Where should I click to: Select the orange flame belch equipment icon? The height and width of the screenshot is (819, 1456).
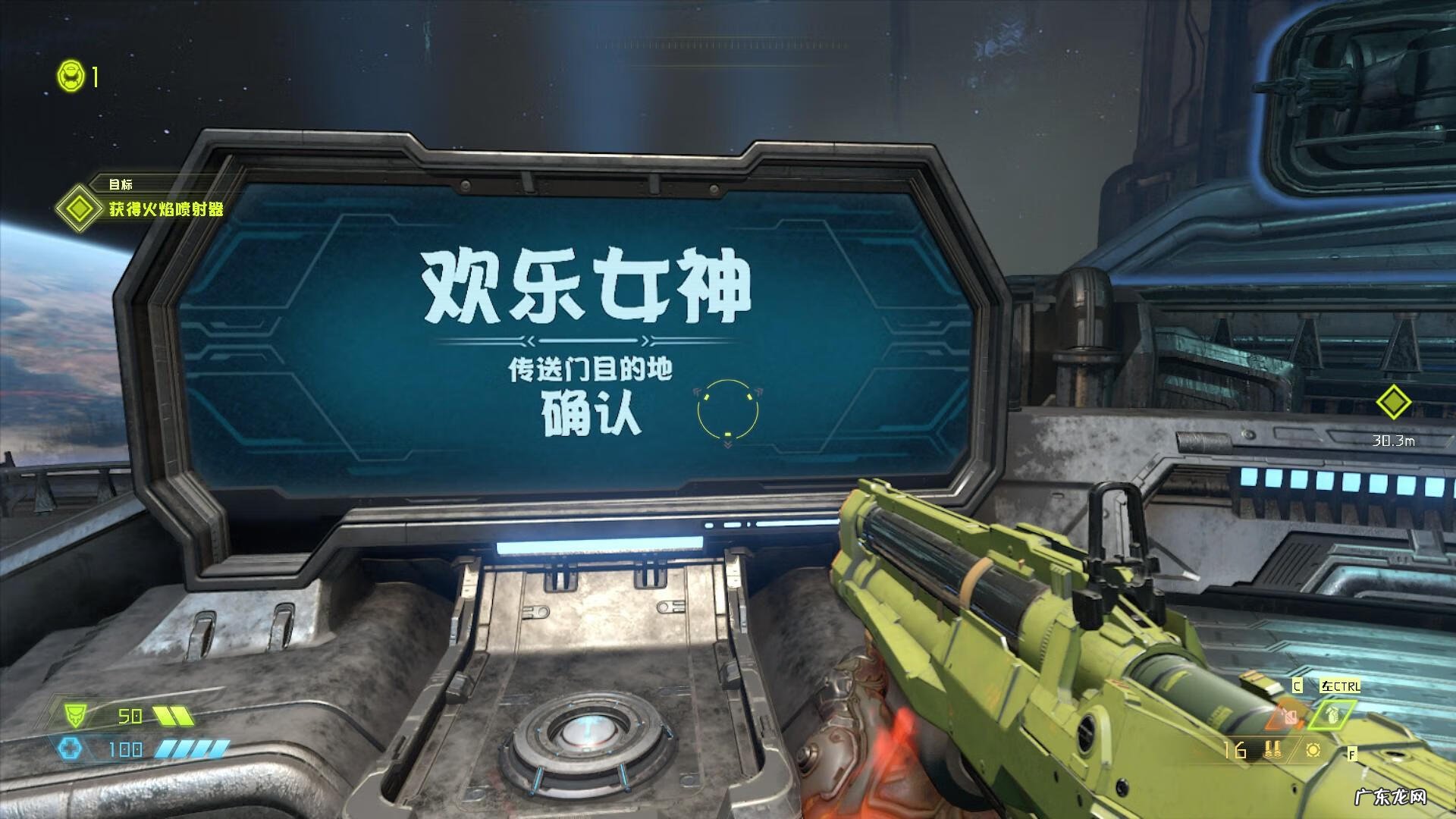tap(1287, 717)
